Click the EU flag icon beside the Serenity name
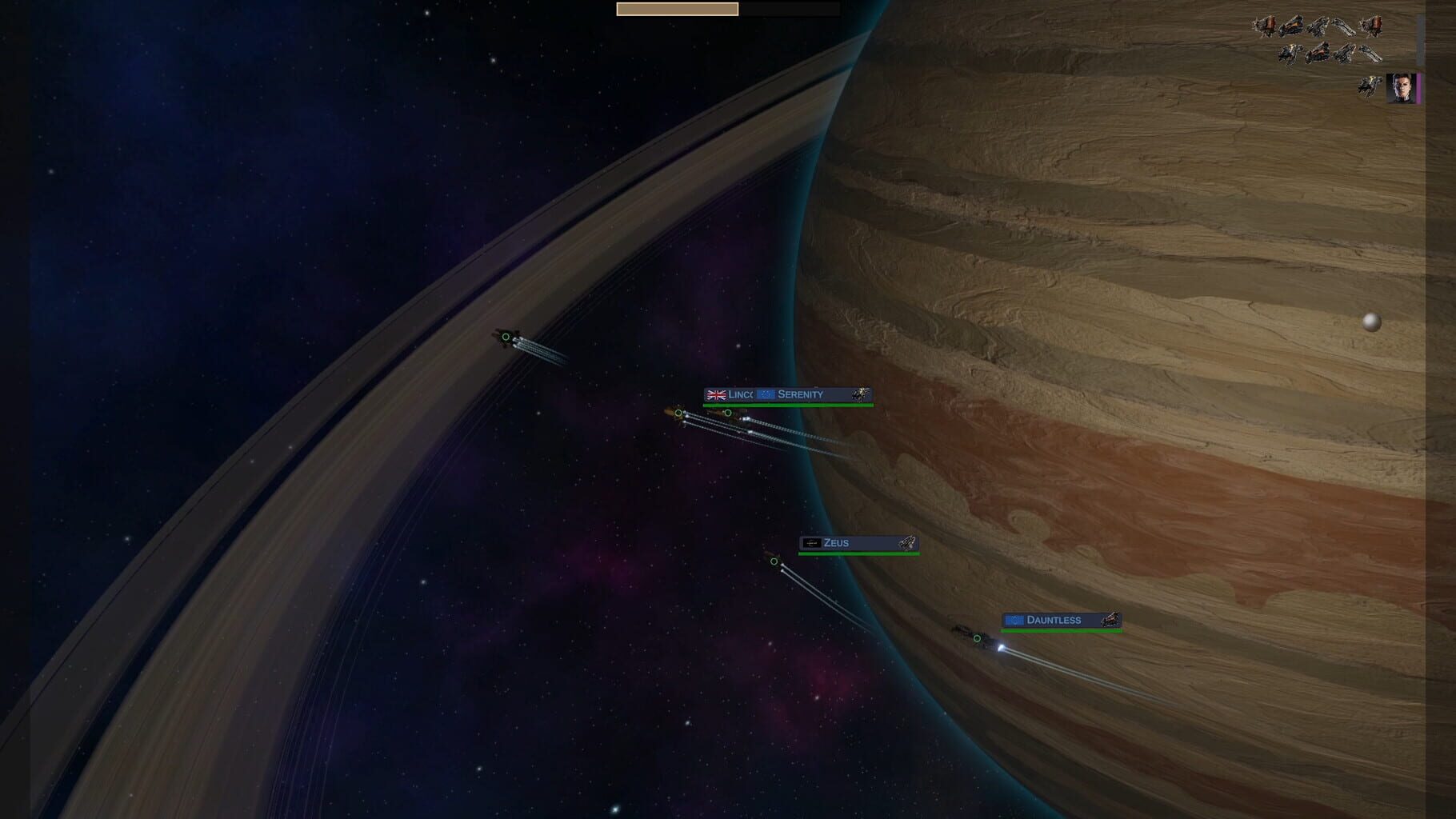This screenshot has height=819, width=1456. 766,394
